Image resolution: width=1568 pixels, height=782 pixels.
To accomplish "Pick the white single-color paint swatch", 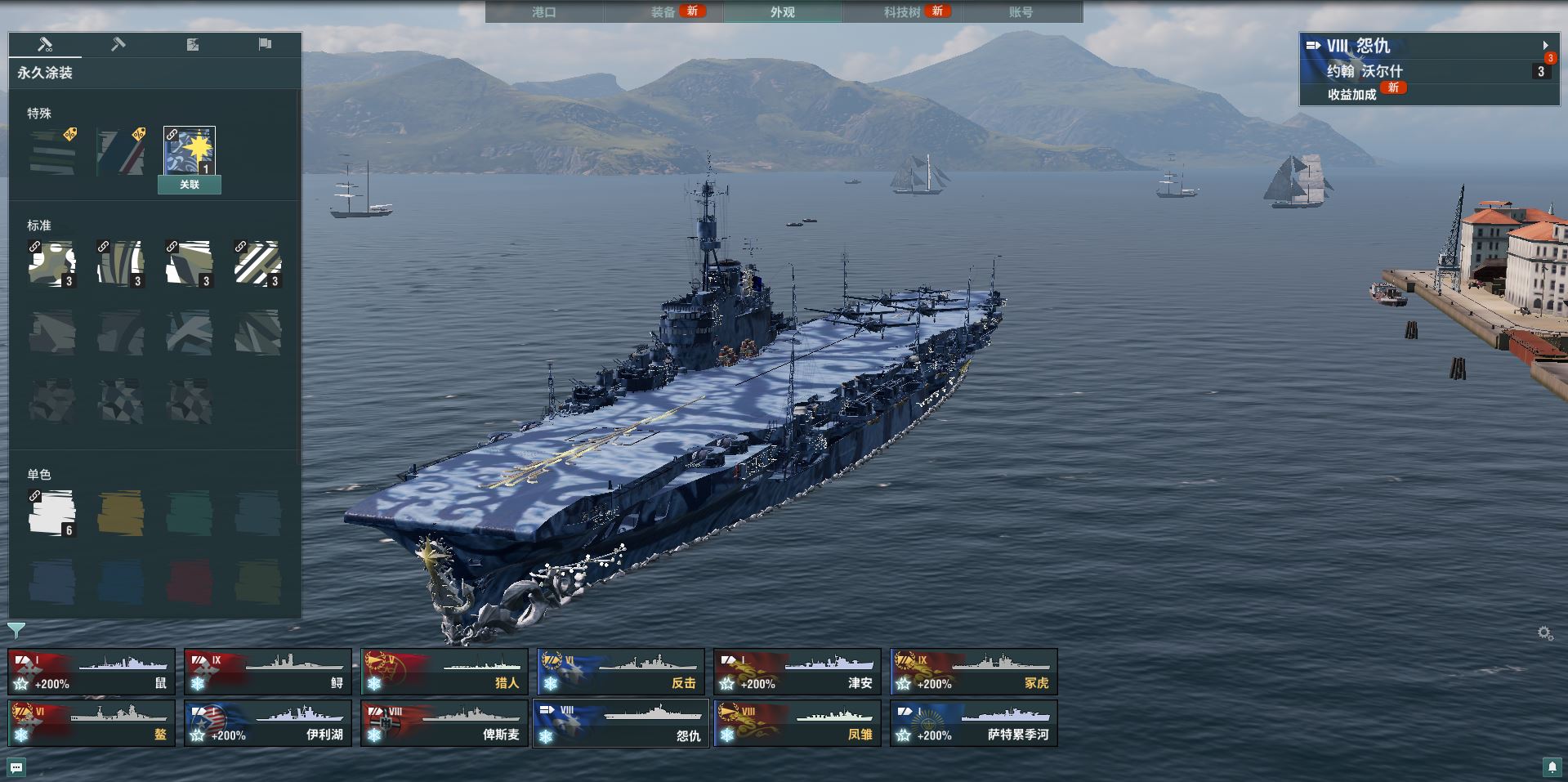I will (52, 513).
